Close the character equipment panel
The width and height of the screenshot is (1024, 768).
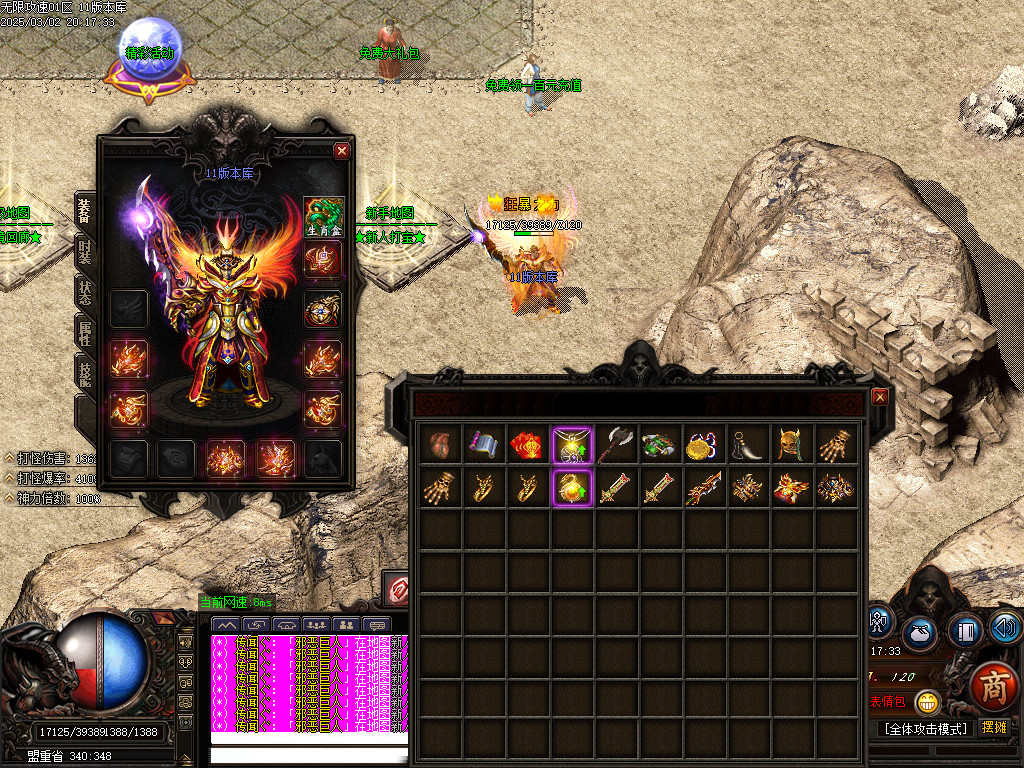coord(342,151)
